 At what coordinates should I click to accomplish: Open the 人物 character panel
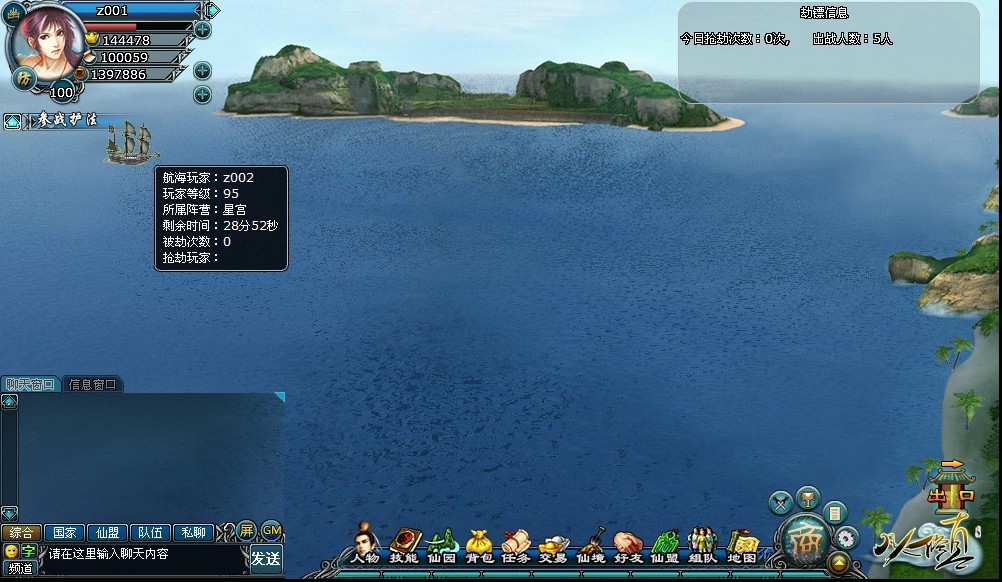tap(365, 545)
